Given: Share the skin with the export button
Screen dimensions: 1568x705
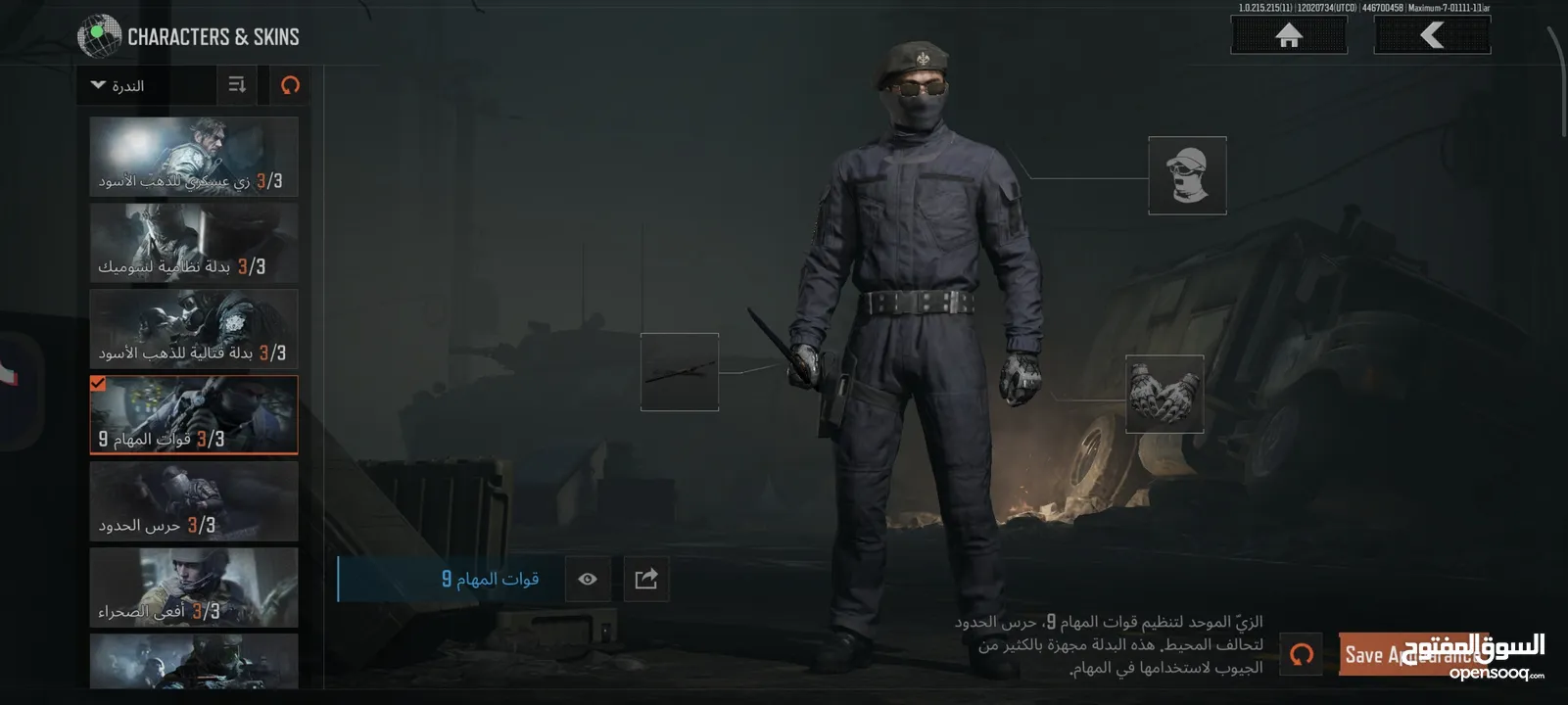Looking at the screenshot, I should (x=646, y=579).
